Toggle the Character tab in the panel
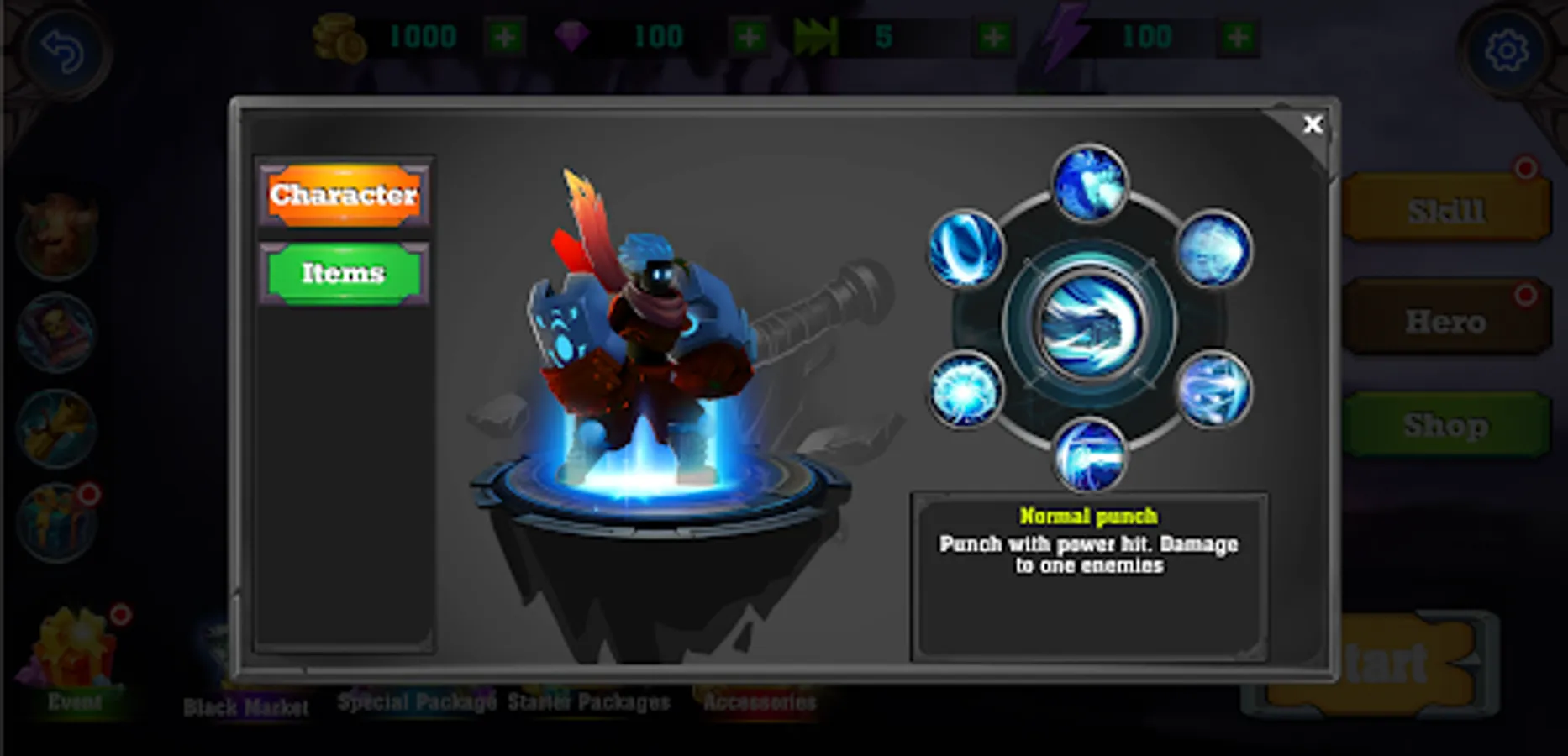Screen dimensions: 1568x756 point(343,197)
